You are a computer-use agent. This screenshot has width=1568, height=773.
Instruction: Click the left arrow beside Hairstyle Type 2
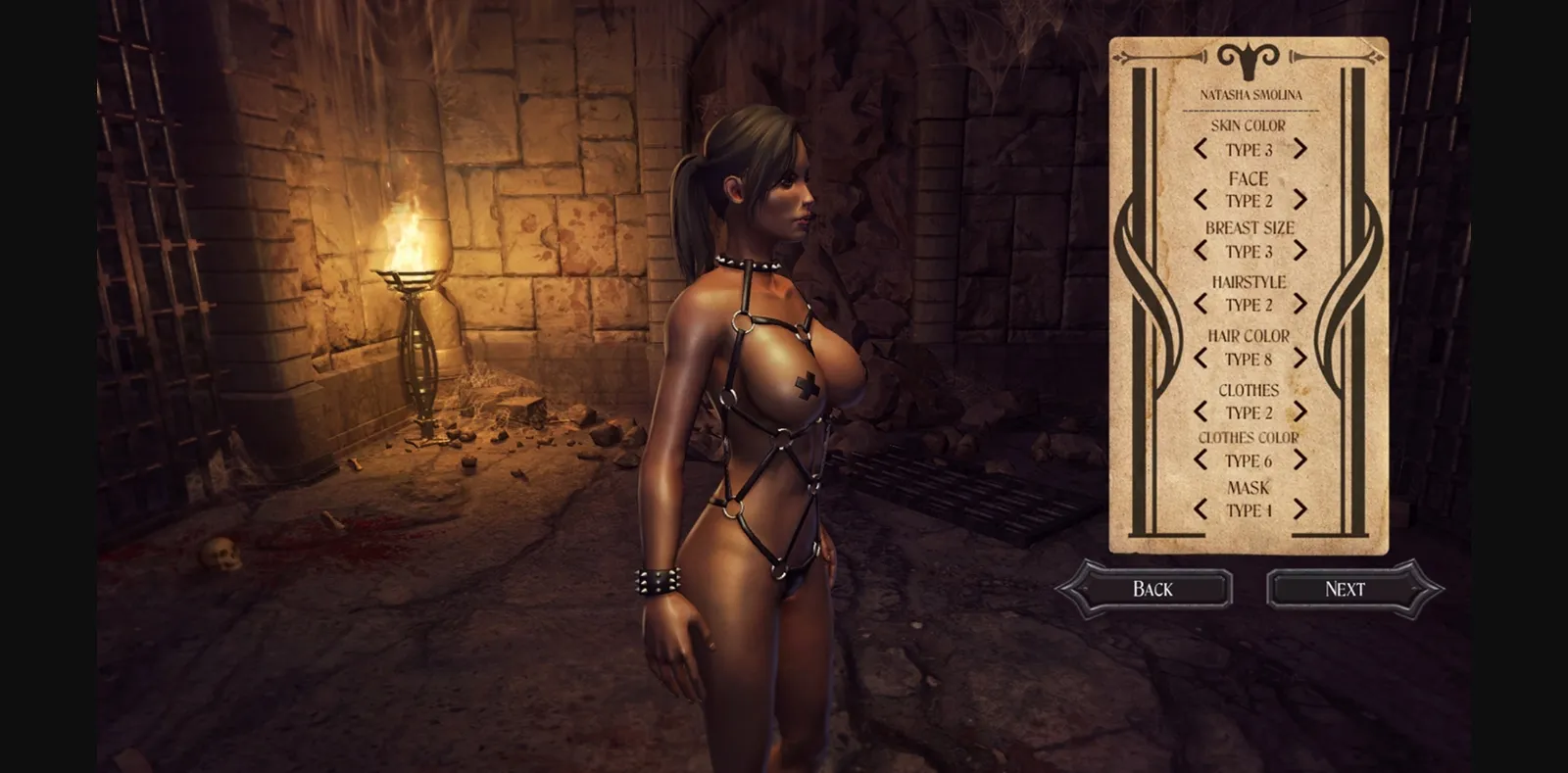[x=1201, y=305]
